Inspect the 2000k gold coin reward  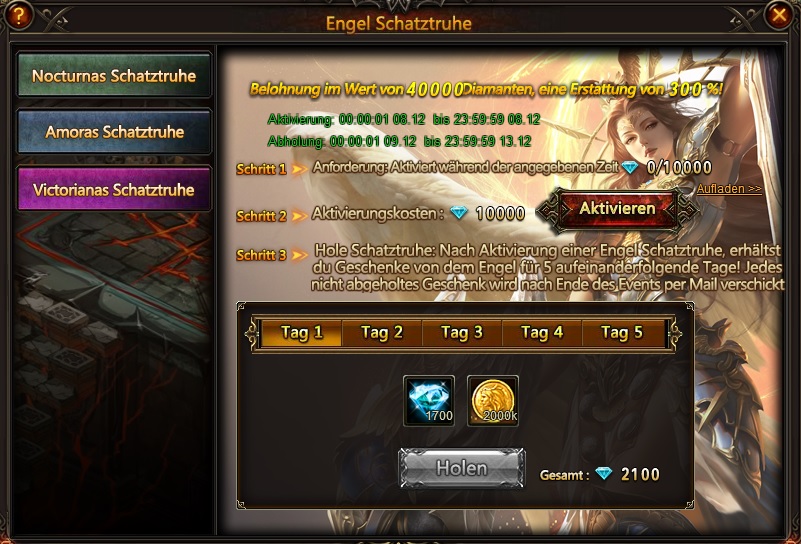pos(493,401)
